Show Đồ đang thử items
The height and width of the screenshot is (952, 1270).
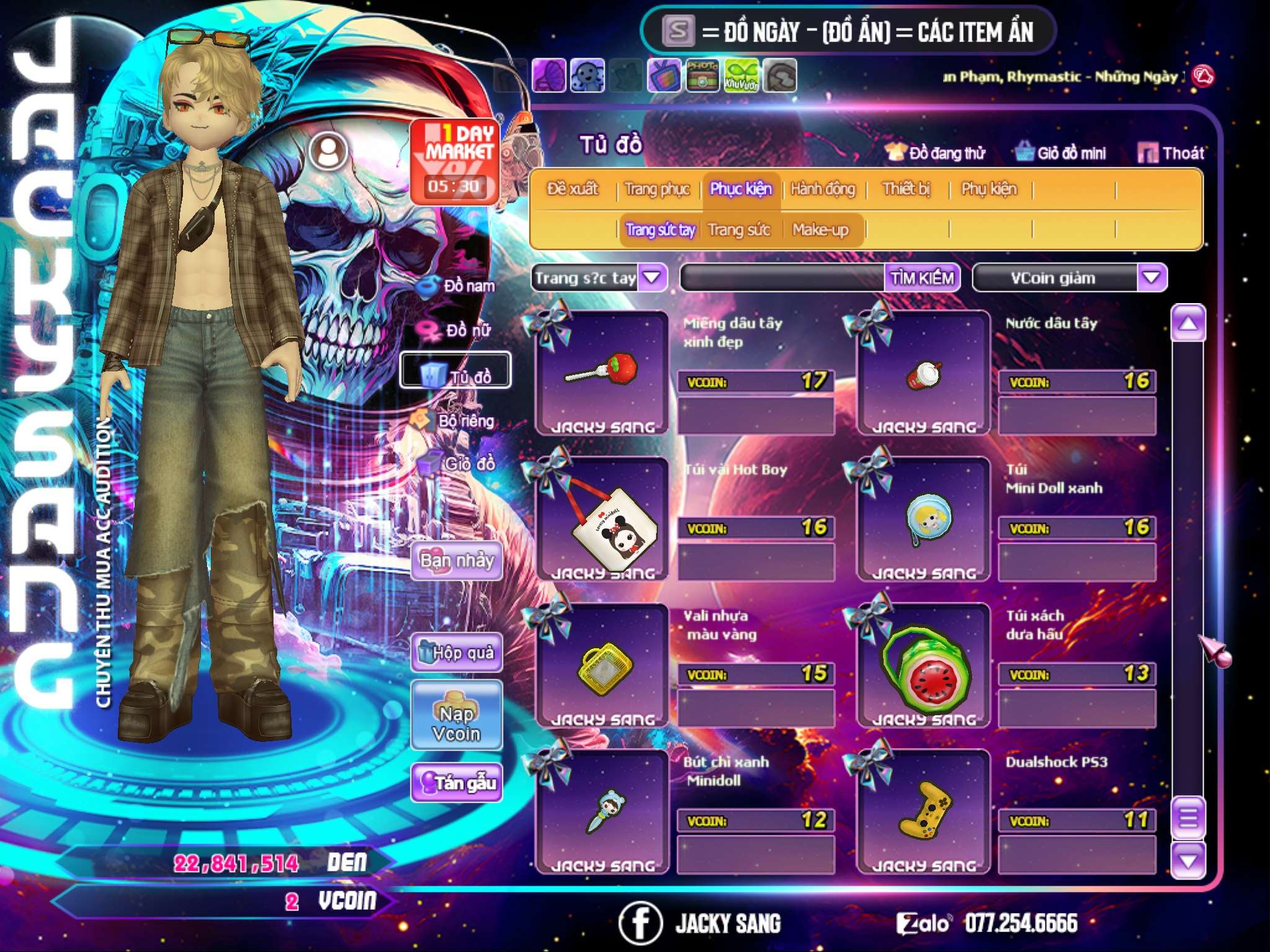(936, 153)
